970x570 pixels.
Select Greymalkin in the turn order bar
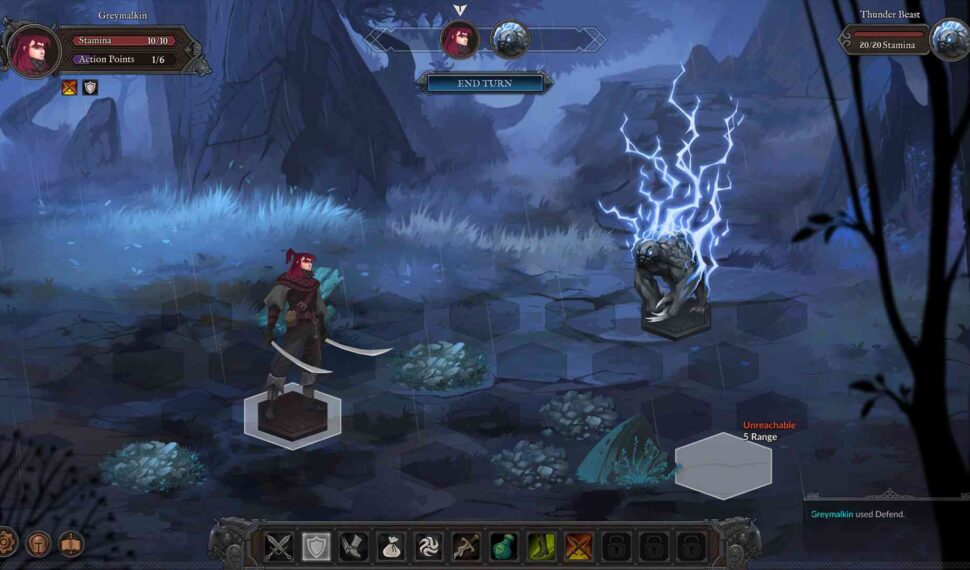tap(460, 41)
